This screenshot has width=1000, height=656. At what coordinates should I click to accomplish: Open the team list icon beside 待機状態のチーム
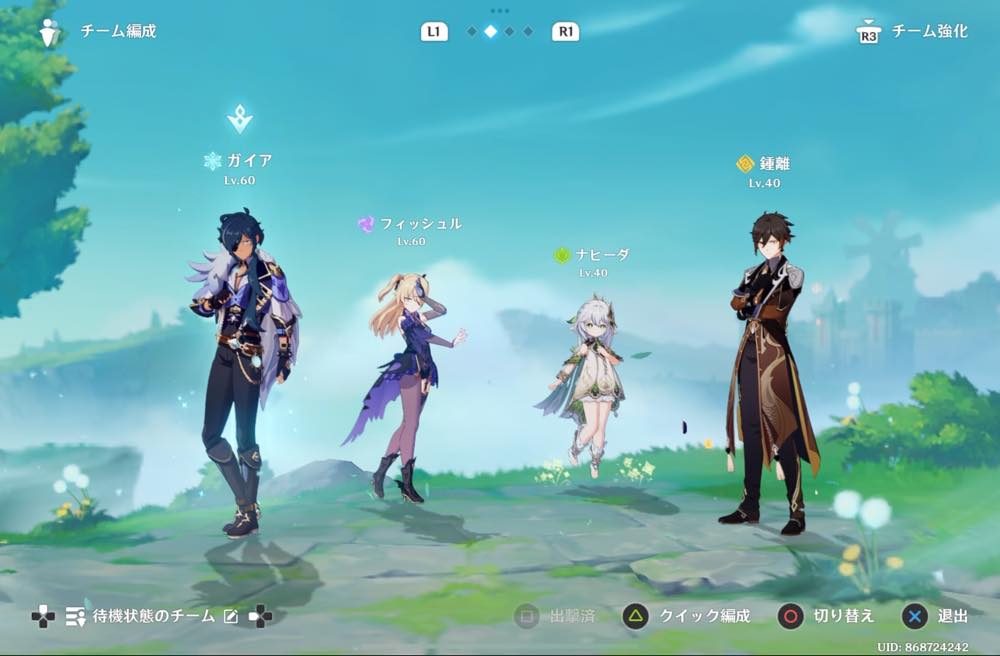[75, 617]
